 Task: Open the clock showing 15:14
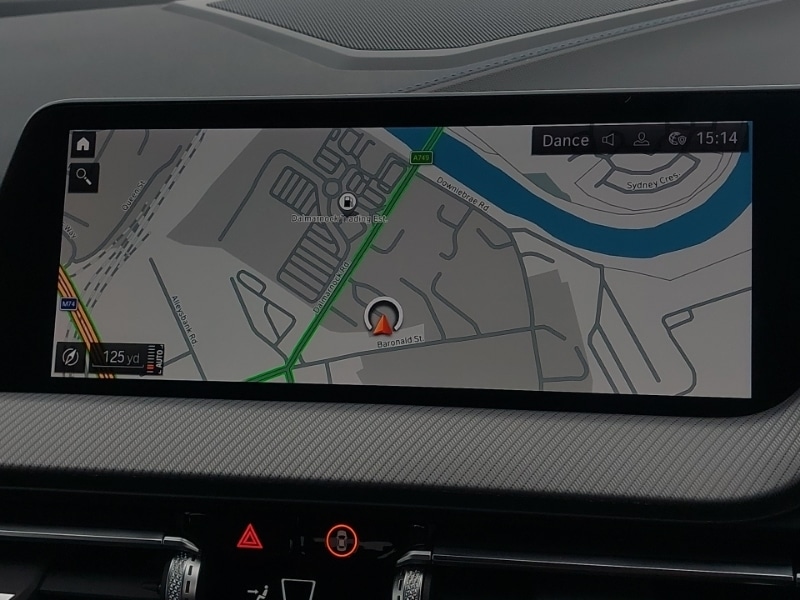[x=716, y=138]
